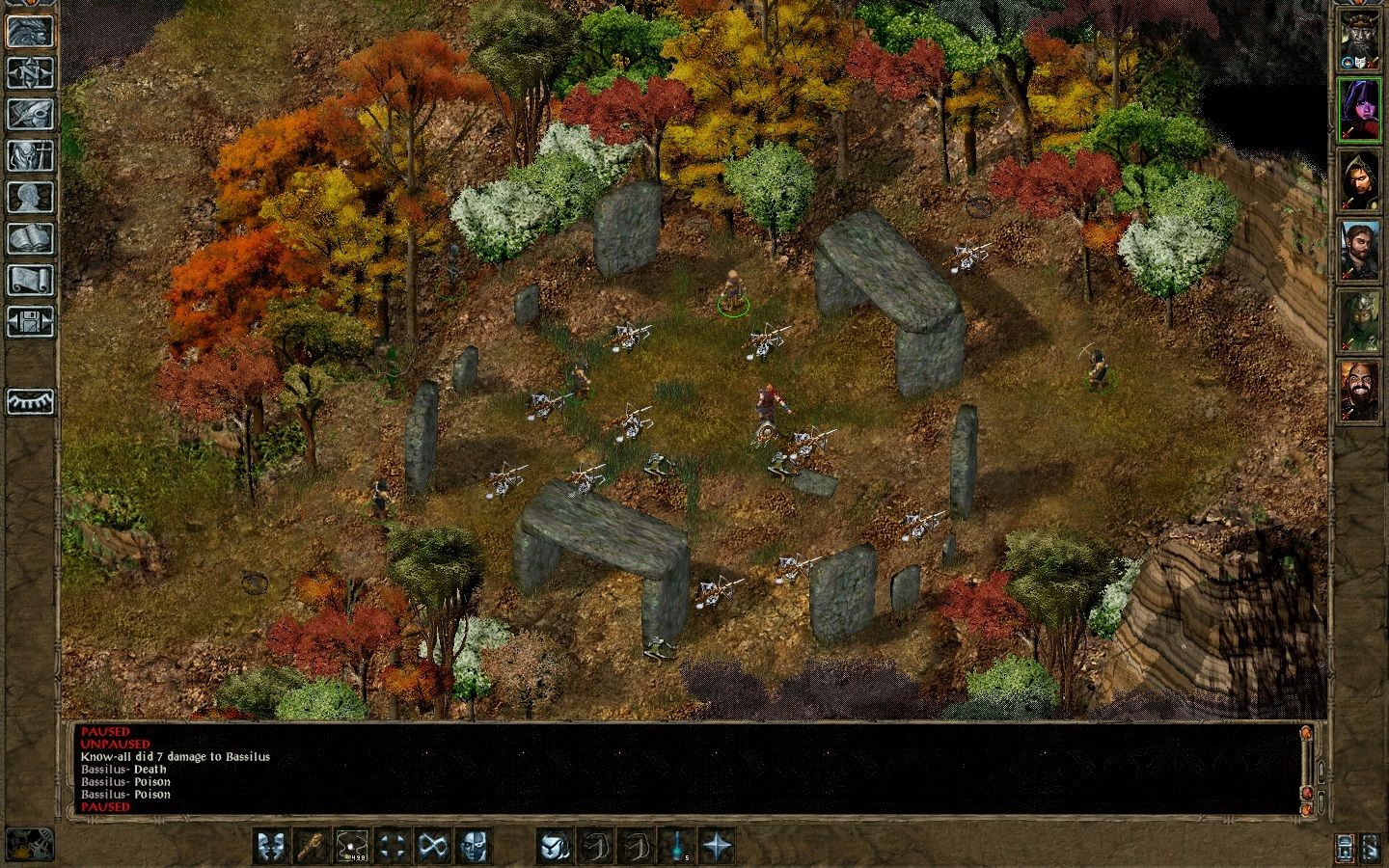Open the character record bust button
1389x868 pixels.
click(x=31, y=197)
